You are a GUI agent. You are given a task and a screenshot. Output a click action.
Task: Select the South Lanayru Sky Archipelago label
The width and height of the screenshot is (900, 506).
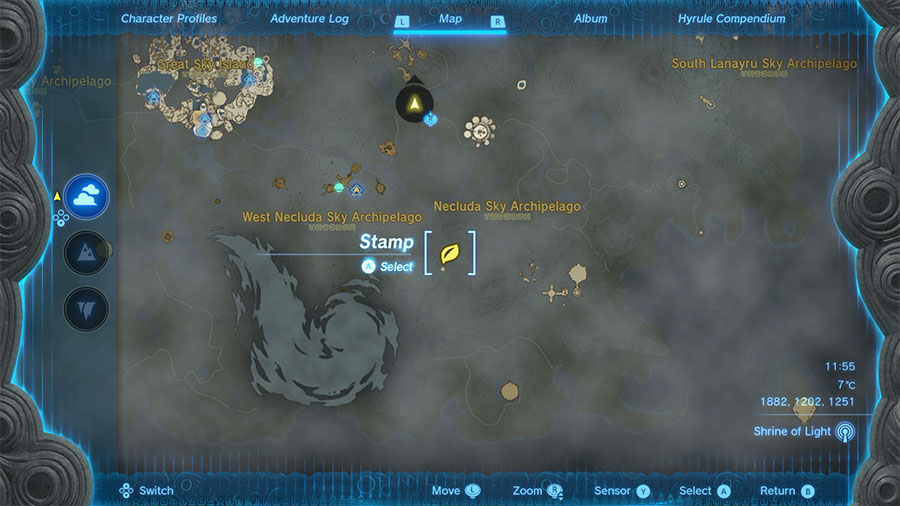tap(764, 64)
